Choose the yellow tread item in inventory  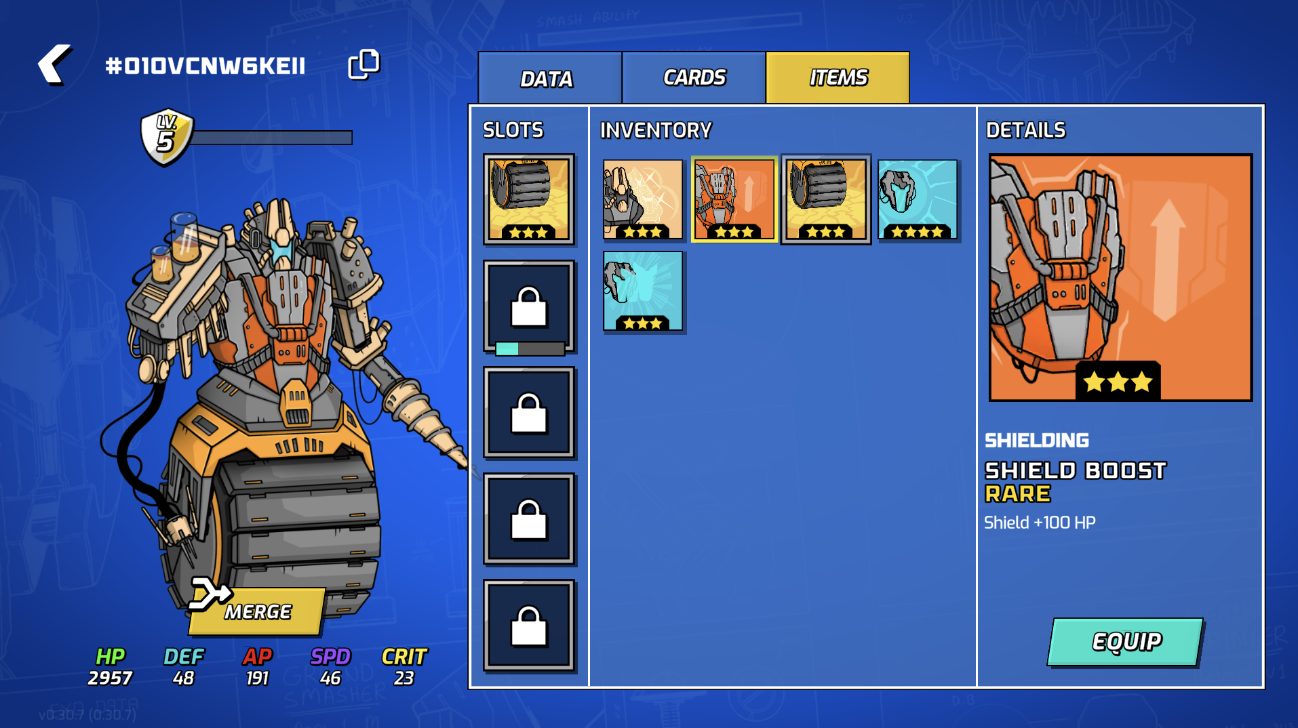(x=825, y=199)
